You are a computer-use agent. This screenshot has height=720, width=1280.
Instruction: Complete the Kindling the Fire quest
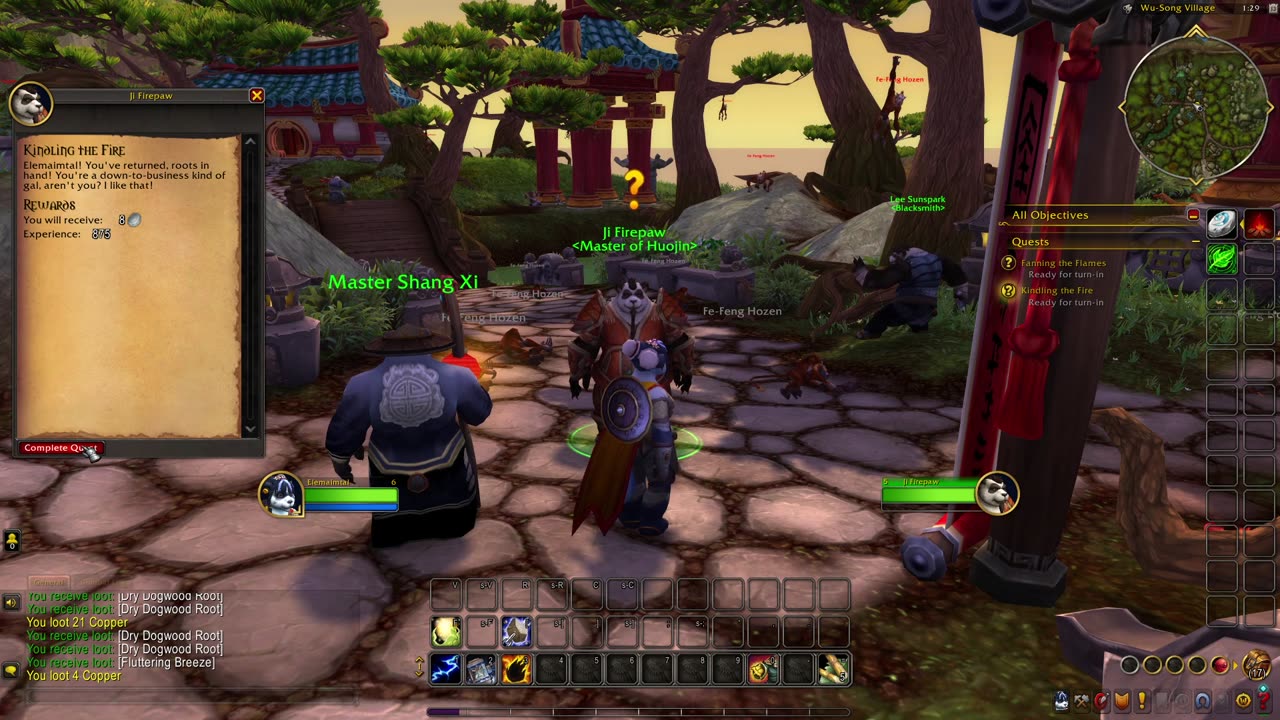(60, 448)
